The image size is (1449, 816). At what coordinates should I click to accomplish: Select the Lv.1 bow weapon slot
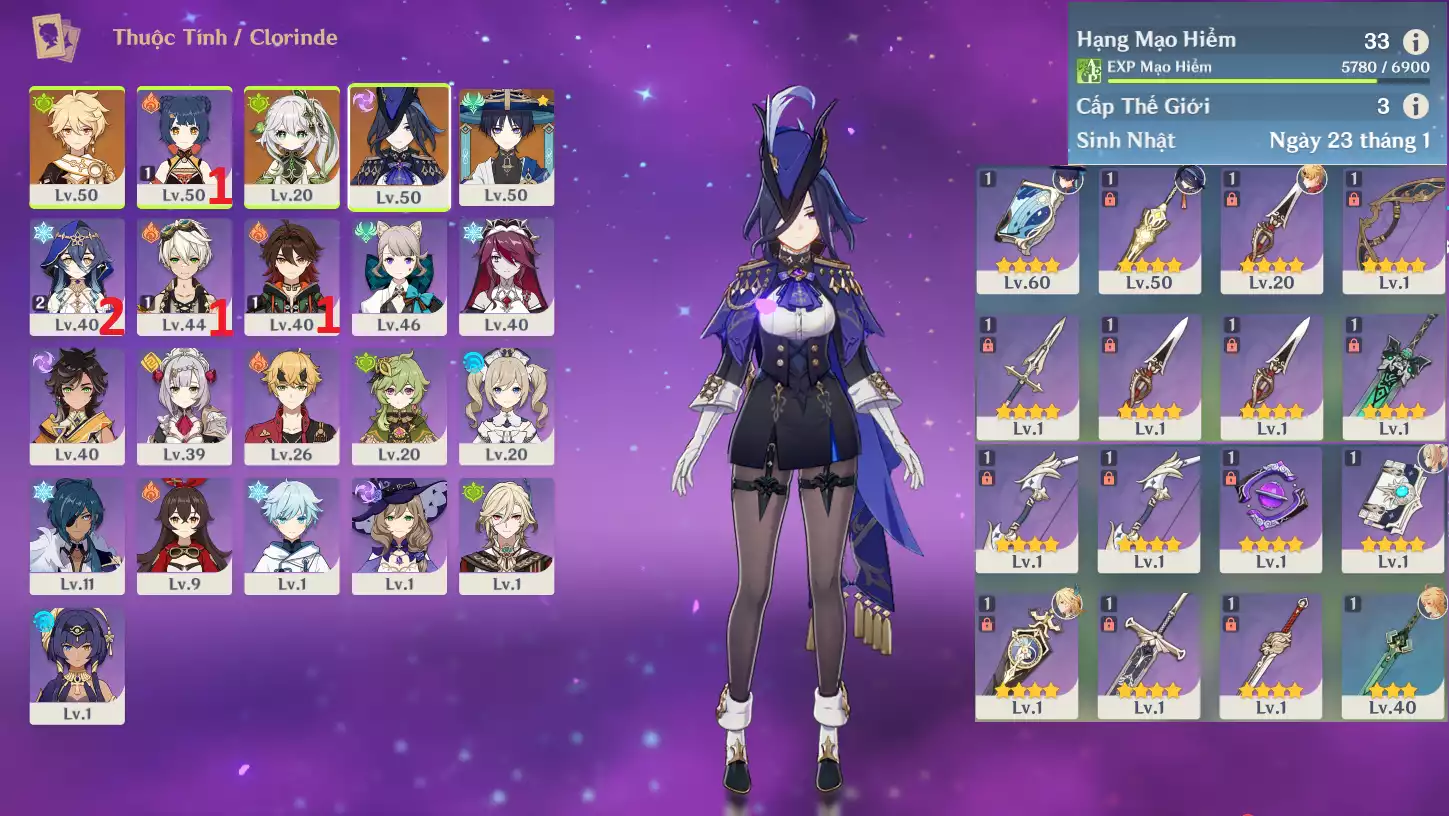click(x=1393, y=229)
